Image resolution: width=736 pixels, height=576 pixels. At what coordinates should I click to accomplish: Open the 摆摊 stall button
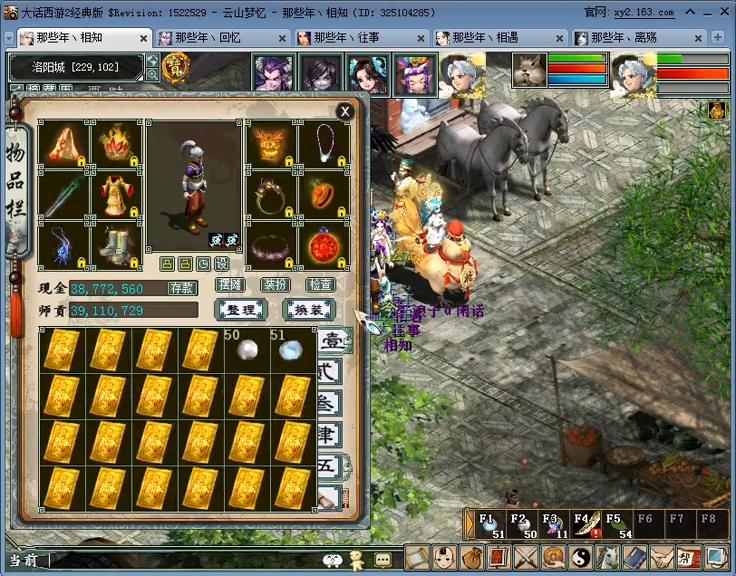pyautogui.click(x=230, y=285)
